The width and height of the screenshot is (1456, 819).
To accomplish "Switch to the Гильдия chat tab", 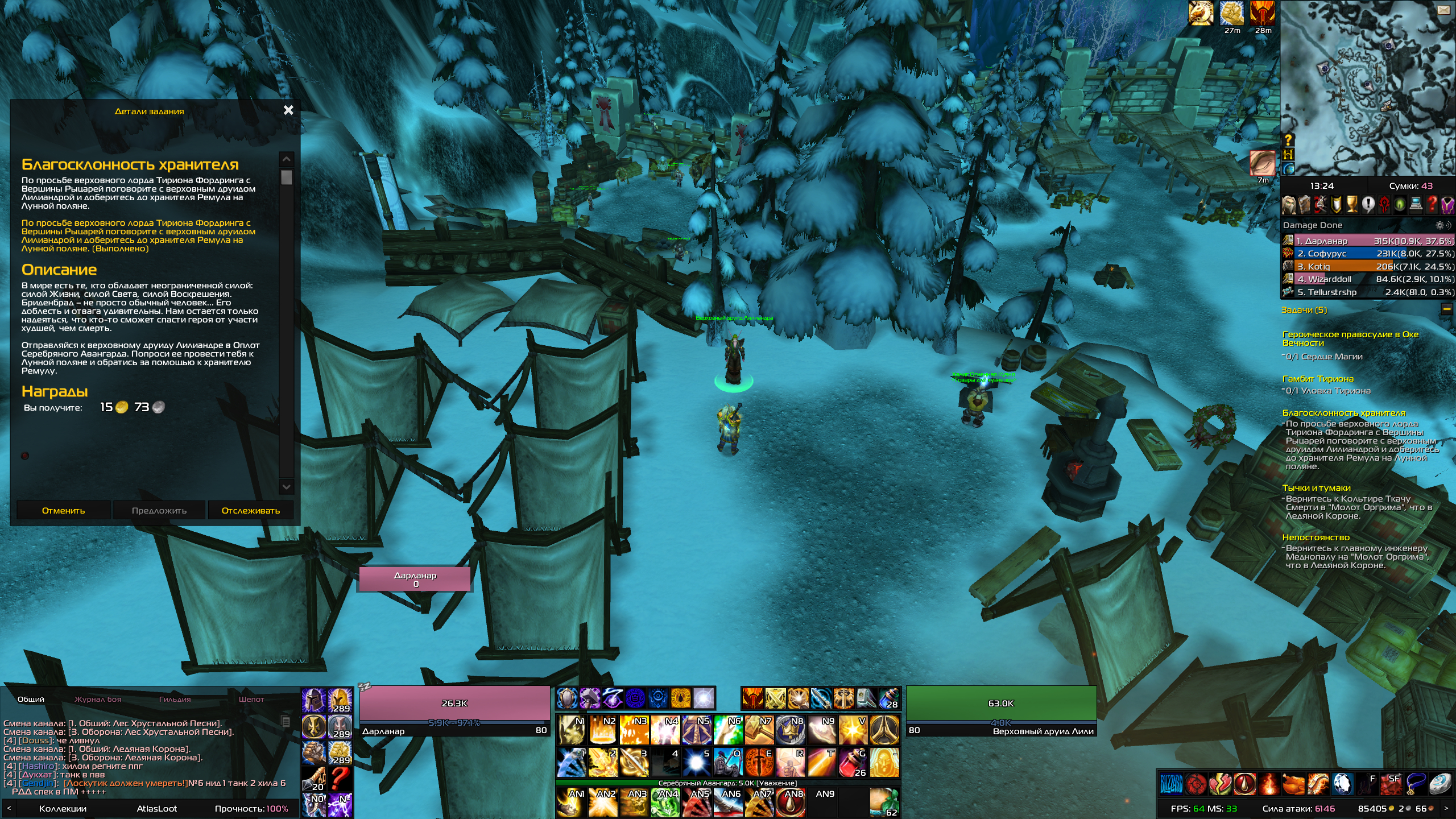I will (x=175, y=699).
